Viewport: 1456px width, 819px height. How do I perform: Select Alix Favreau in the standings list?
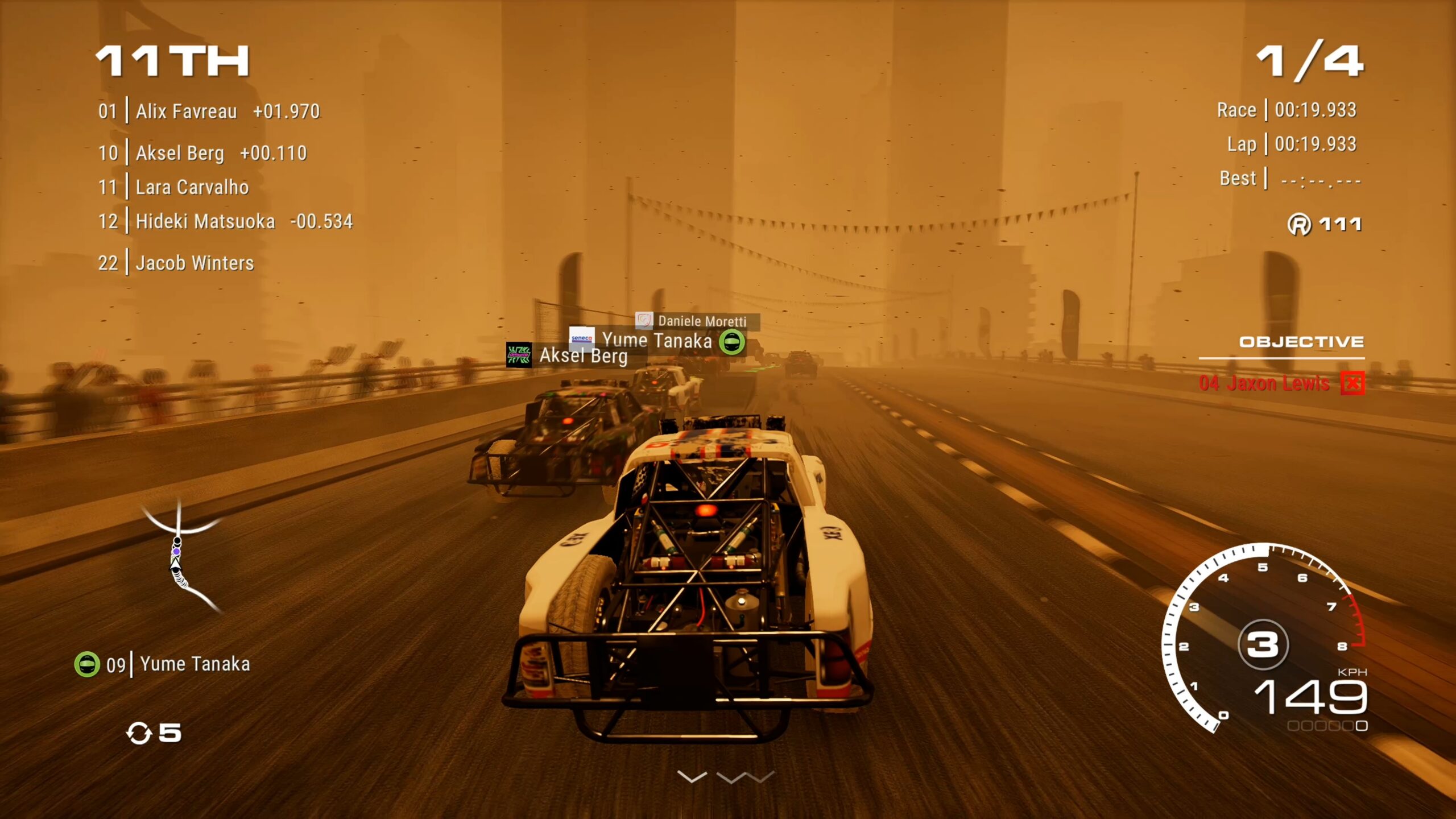point(186,111)
